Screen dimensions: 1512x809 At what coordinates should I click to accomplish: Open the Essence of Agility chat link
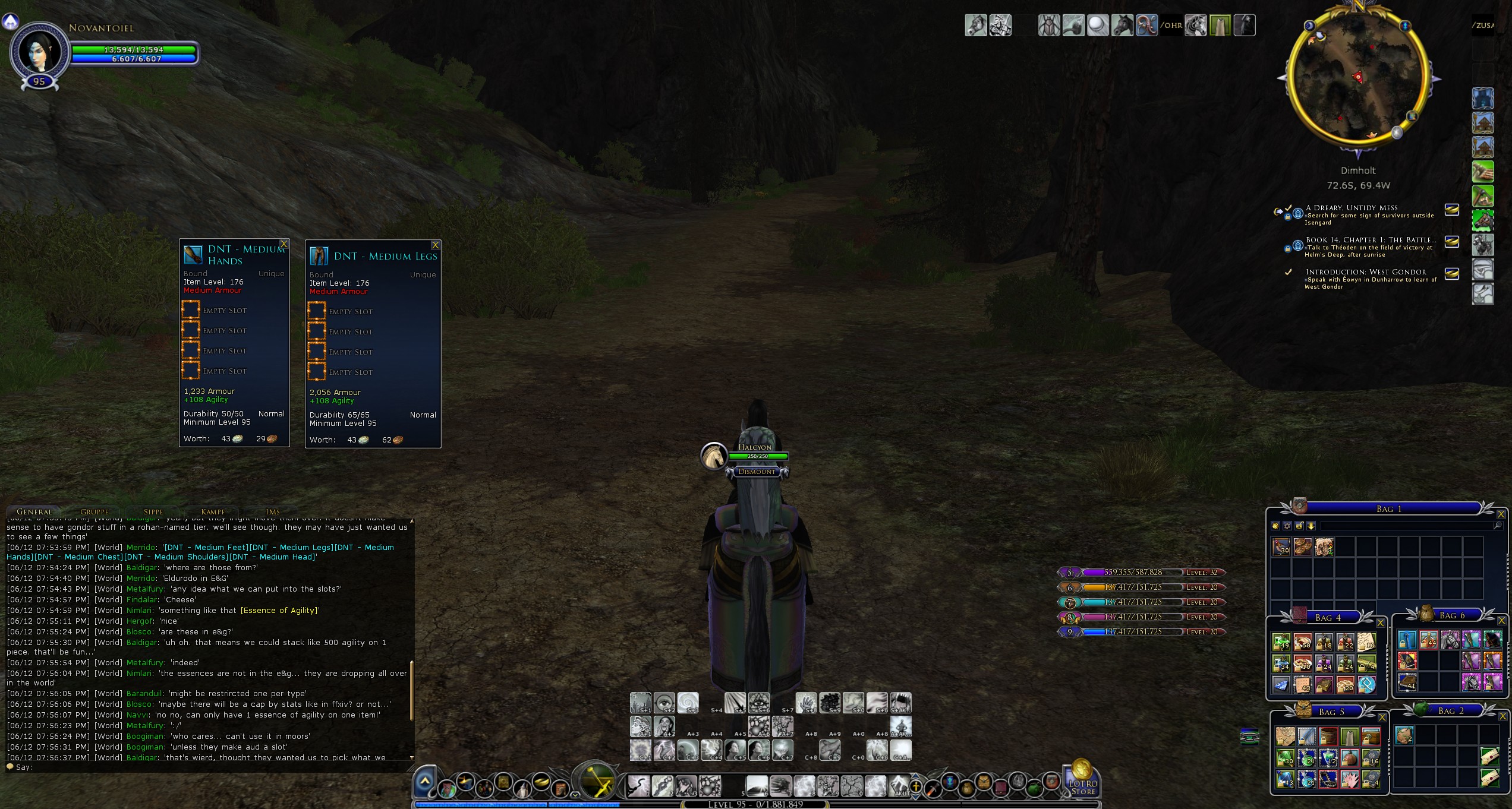tap(279, 611)
